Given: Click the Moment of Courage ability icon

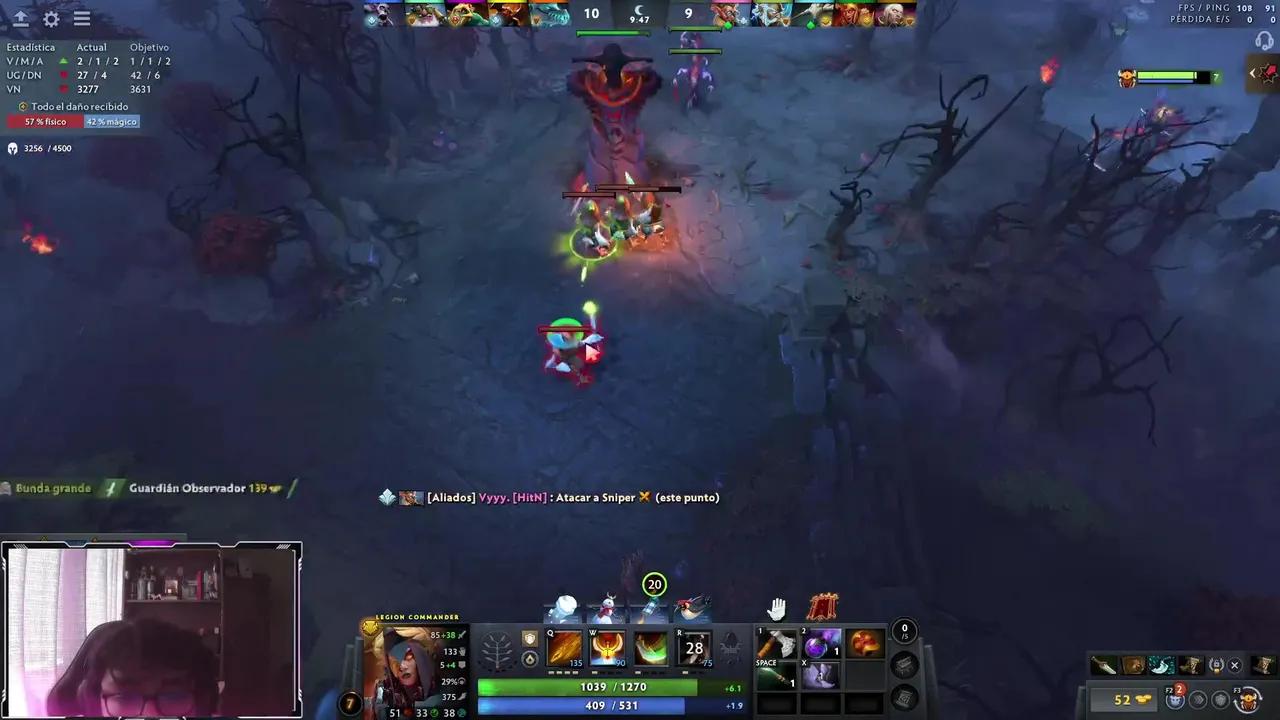Looking at the screenshot, I should (650, 648).
